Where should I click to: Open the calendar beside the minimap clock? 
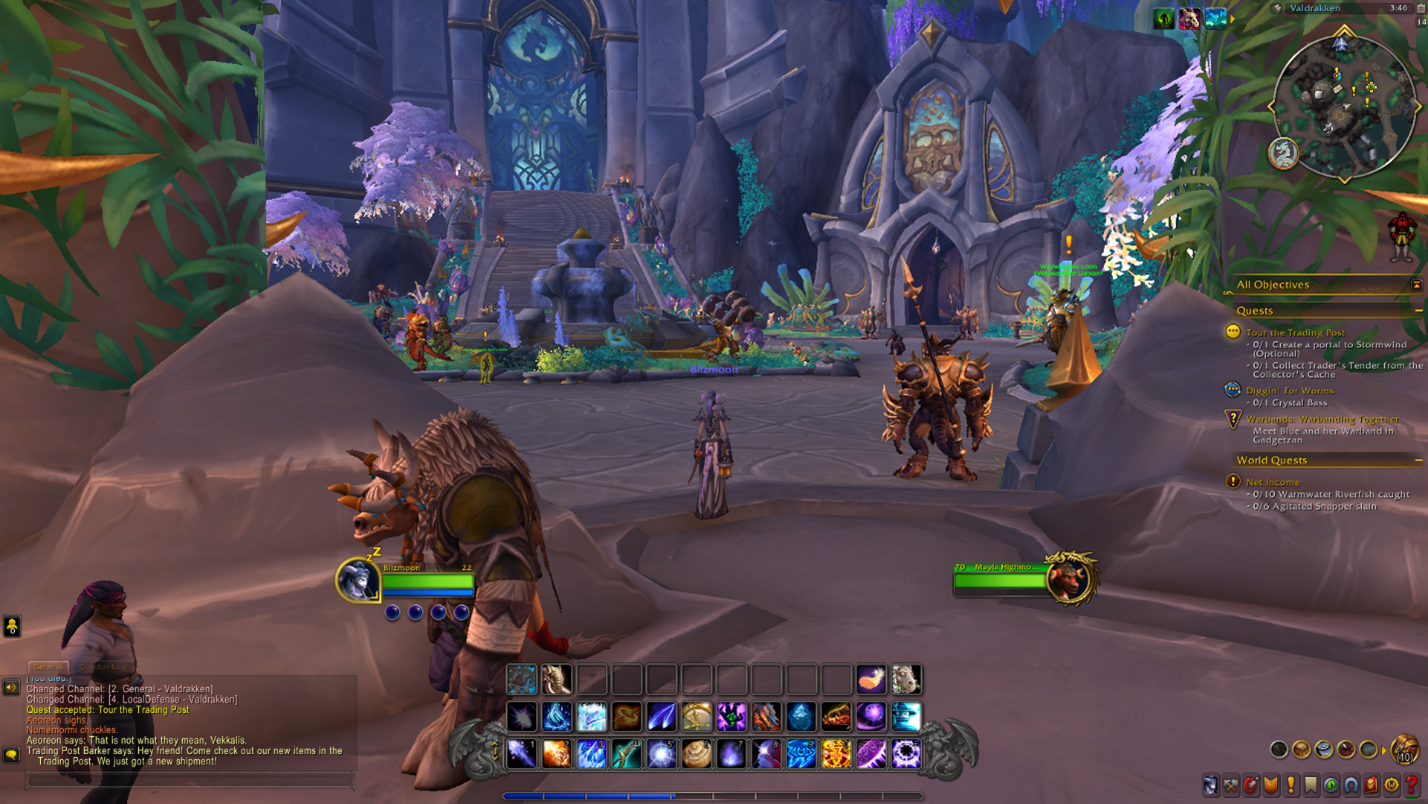pyautogui.click(x=1421, y=8)
